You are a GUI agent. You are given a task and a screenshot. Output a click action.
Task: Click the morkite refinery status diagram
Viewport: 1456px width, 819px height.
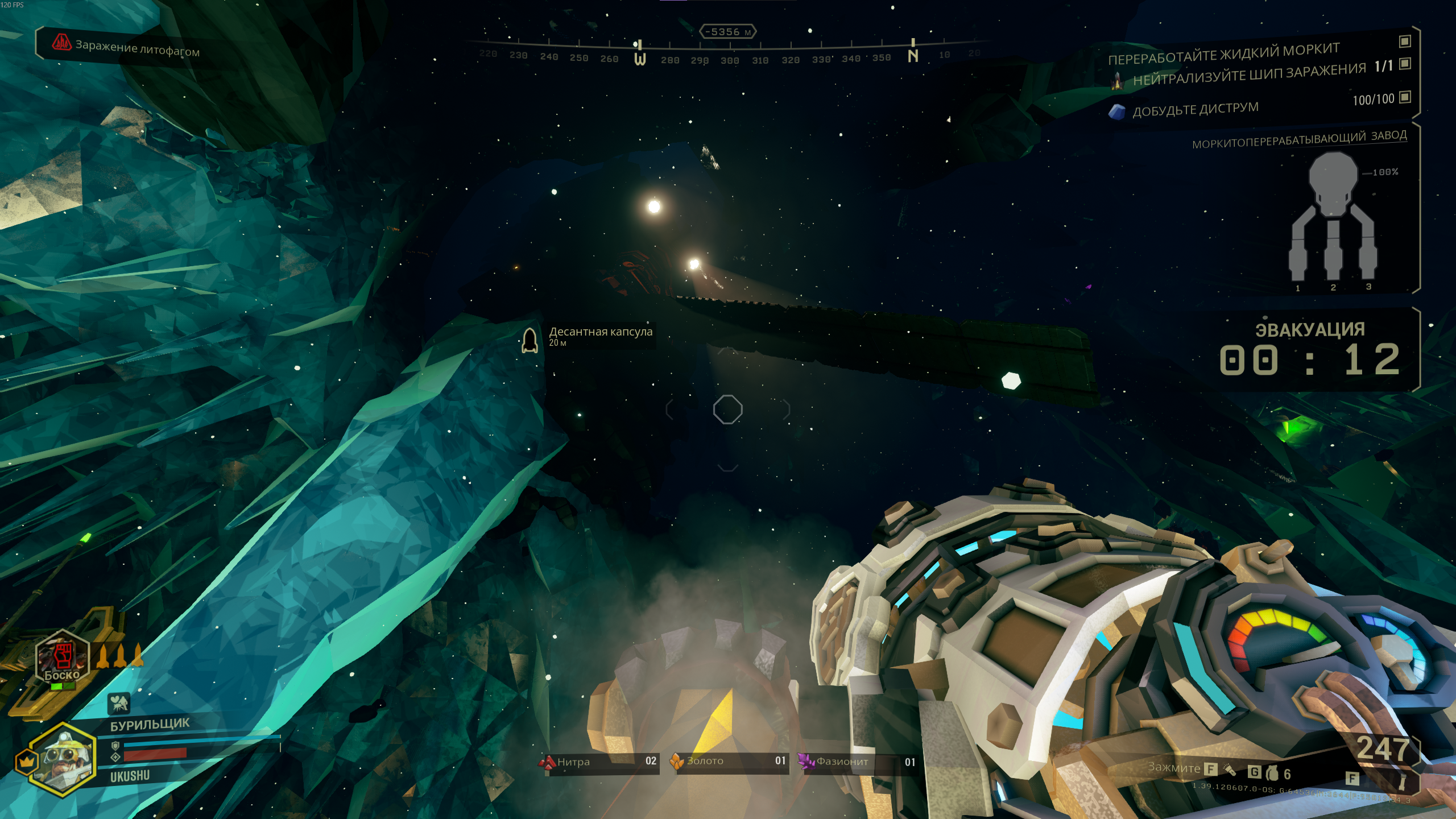tap(1332, 222)
